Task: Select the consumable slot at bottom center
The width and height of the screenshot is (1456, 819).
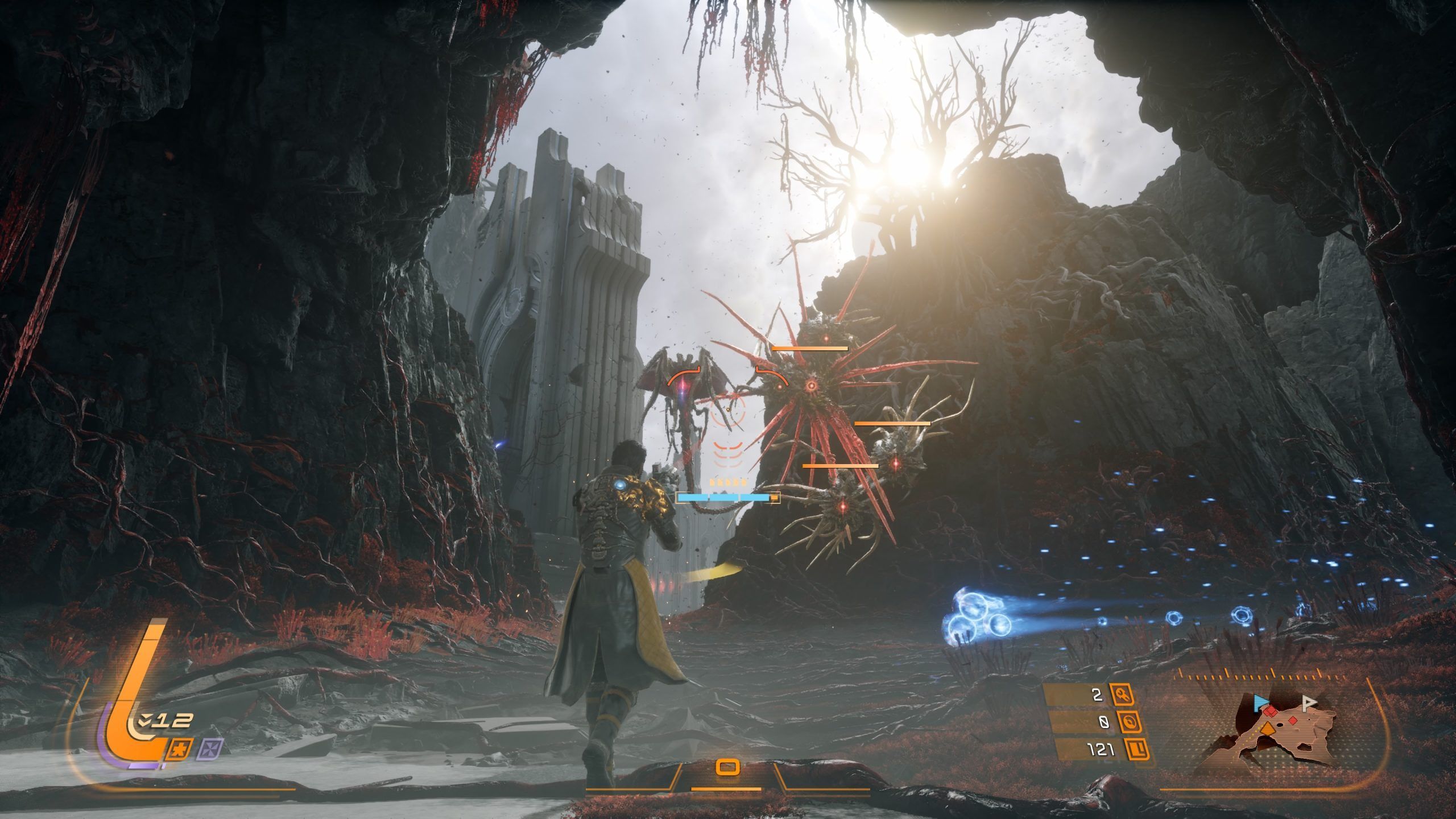Action: (x=727, y=768)
